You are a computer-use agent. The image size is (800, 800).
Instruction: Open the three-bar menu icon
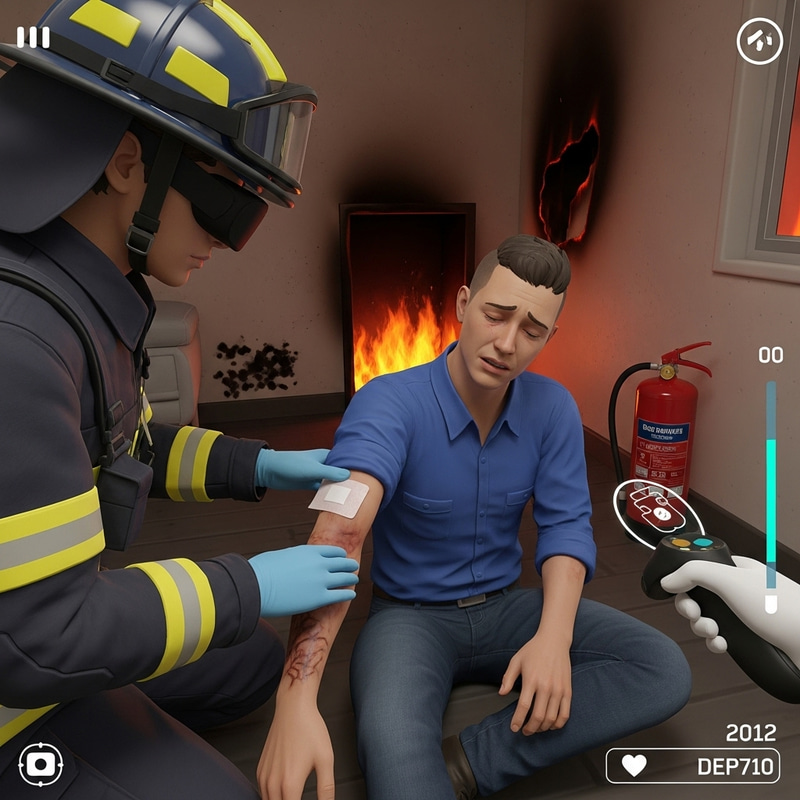pyautogui.click(x=33, y=38)
